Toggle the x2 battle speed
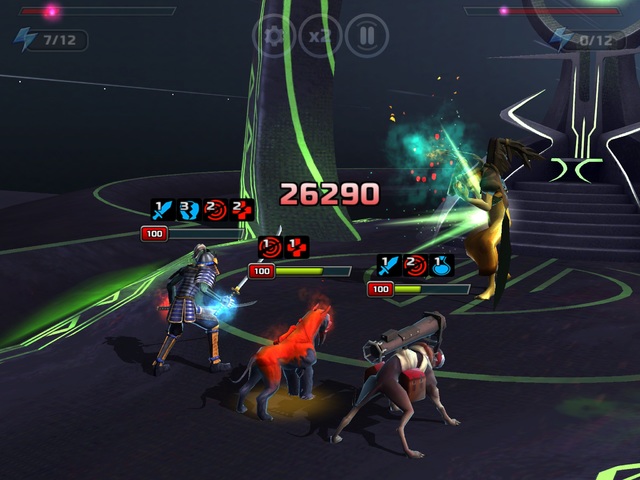 point(320,37)
